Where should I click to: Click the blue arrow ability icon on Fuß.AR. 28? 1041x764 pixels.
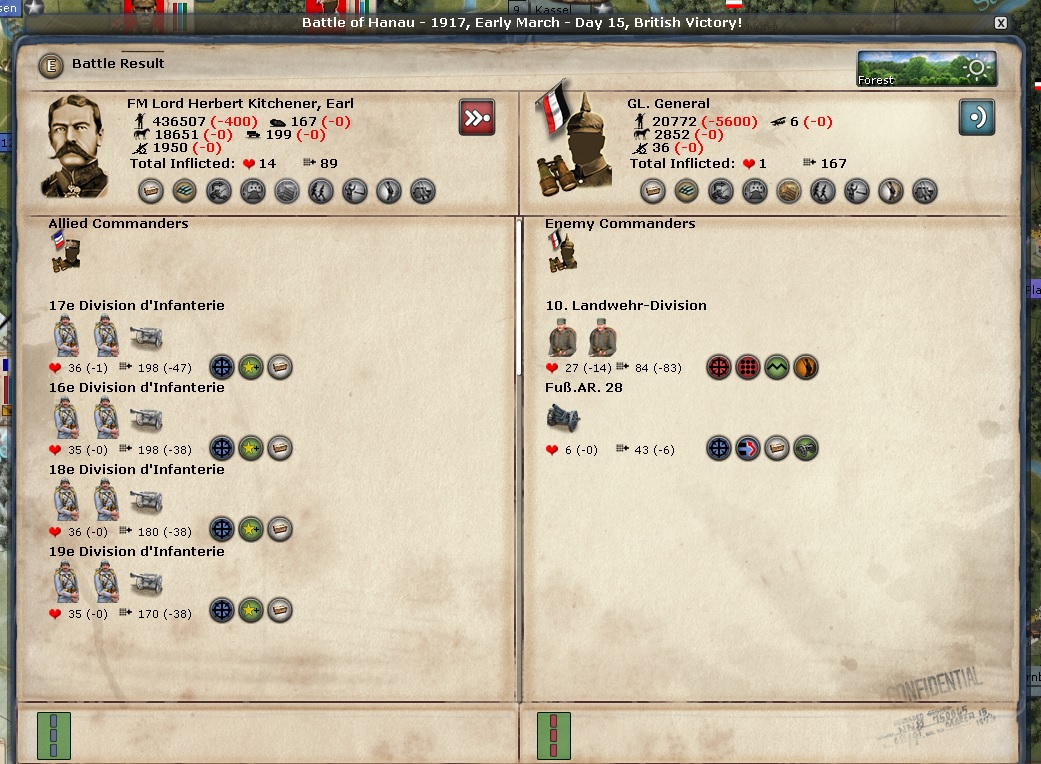[x=748, y=449]
